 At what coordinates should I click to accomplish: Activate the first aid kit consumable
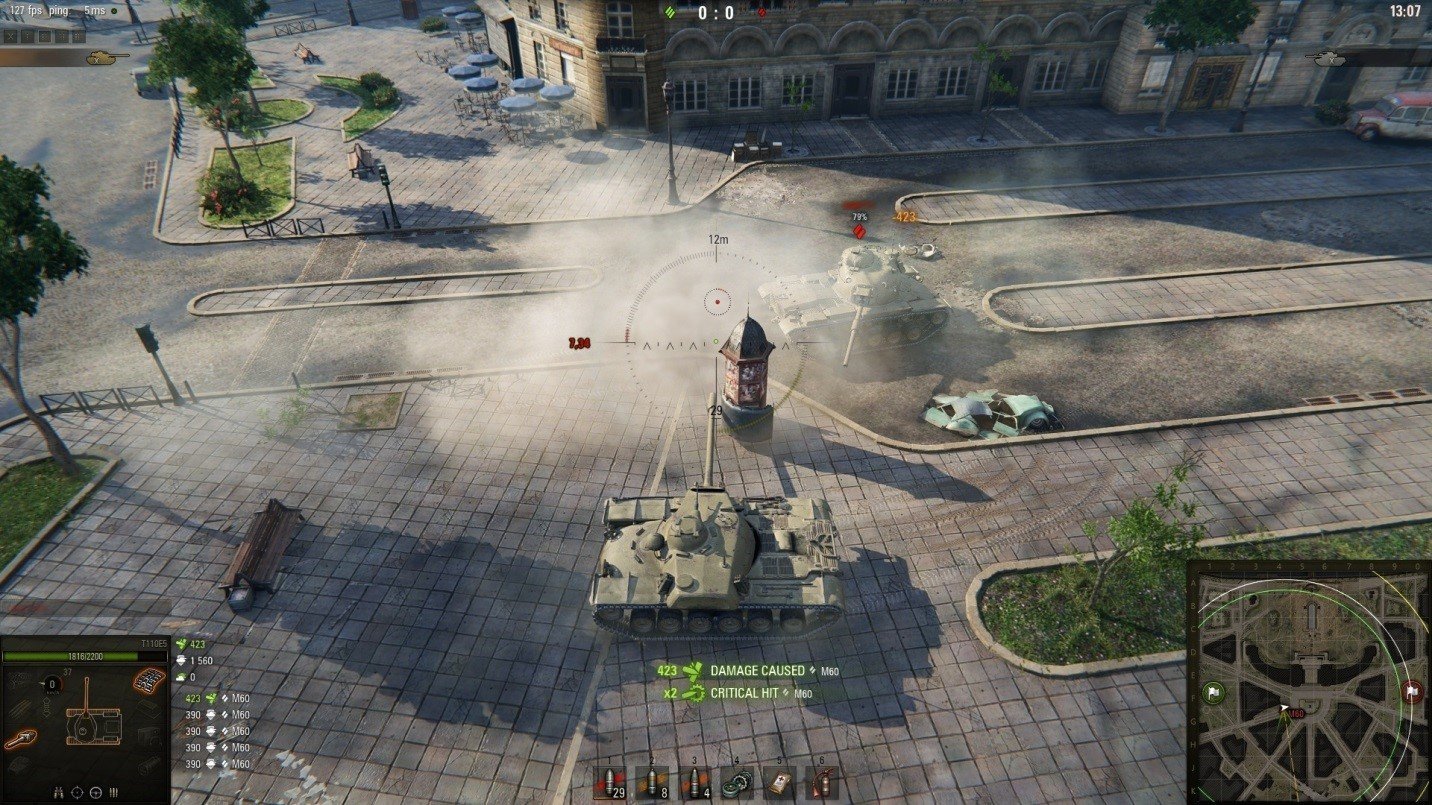point(779,782)
